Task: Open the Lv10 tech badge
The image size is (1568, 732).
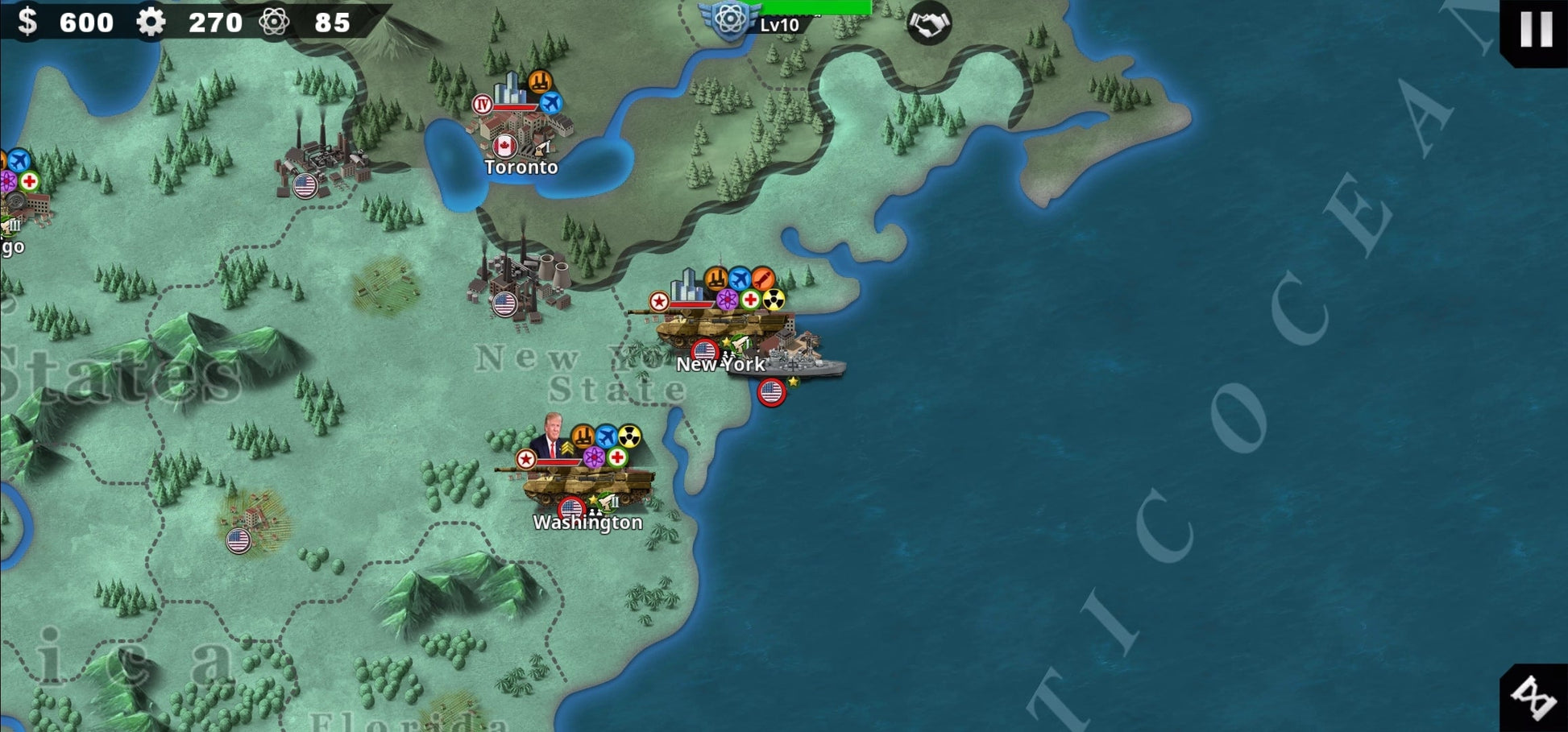Action: pos(731,19)
